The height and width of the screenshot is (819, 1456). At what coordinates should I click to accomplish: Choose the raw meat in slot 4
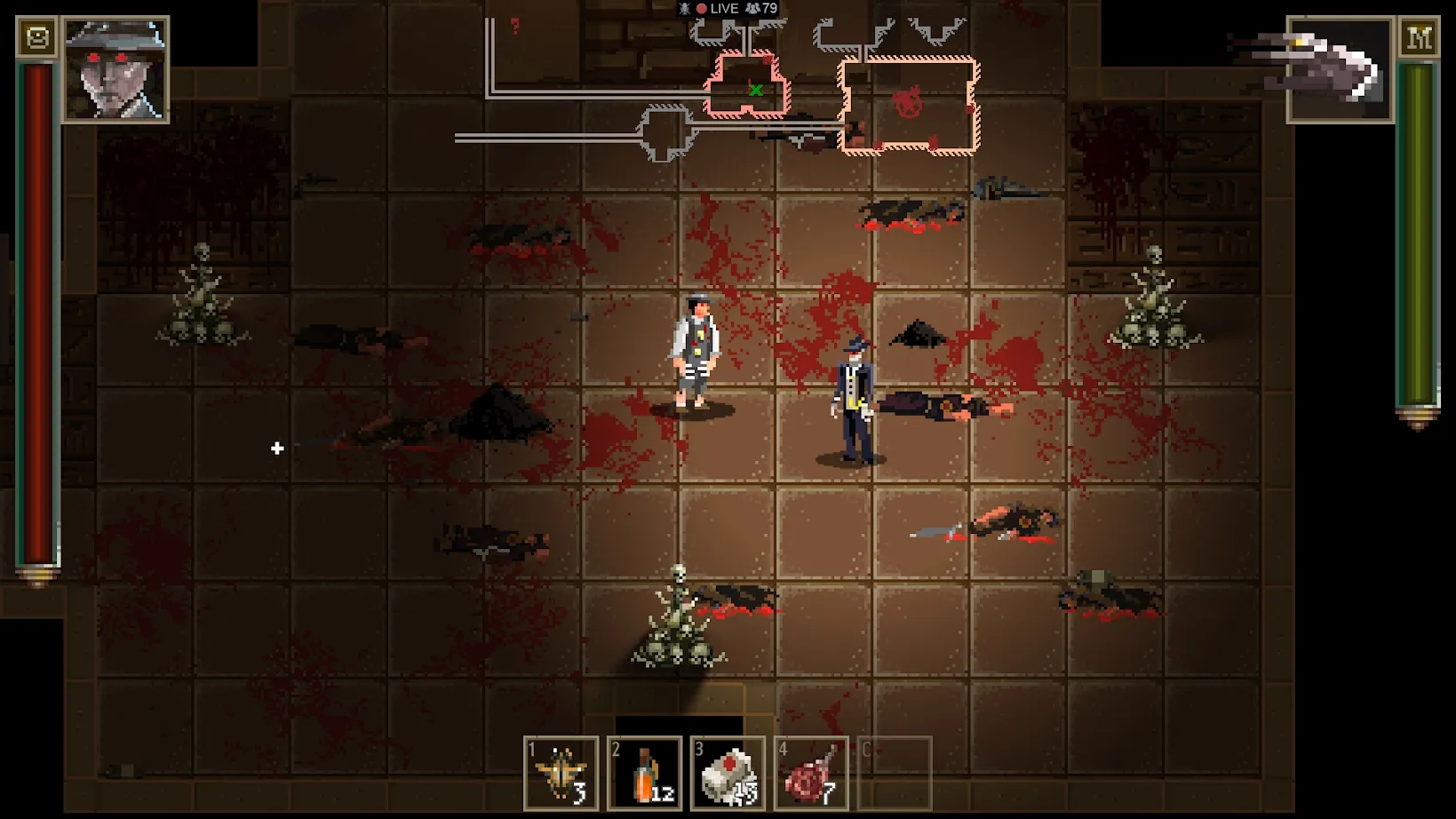810,774
